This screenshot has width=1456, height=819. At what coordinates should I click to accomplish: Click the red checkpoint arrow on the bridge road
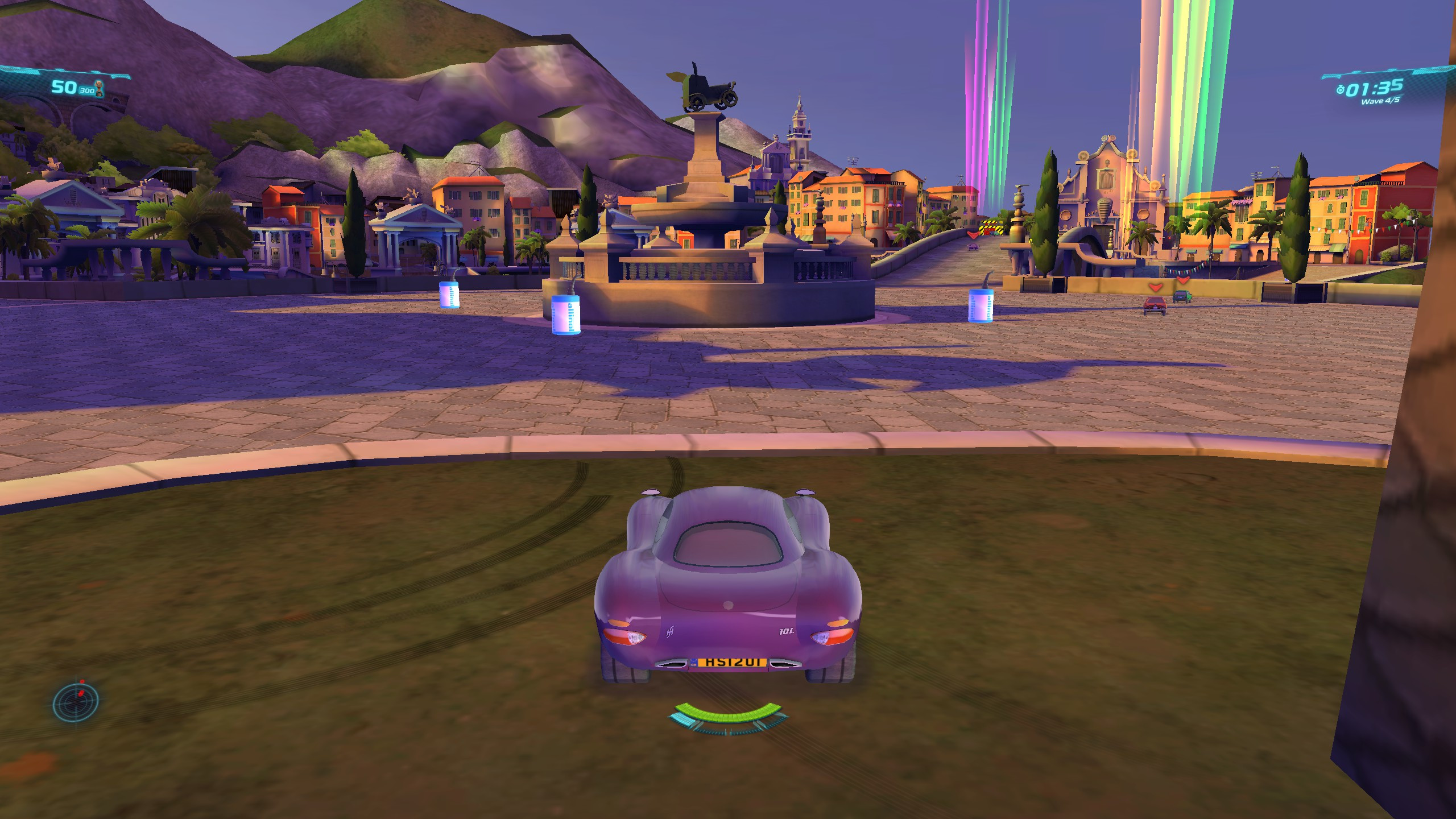(973, 235)
